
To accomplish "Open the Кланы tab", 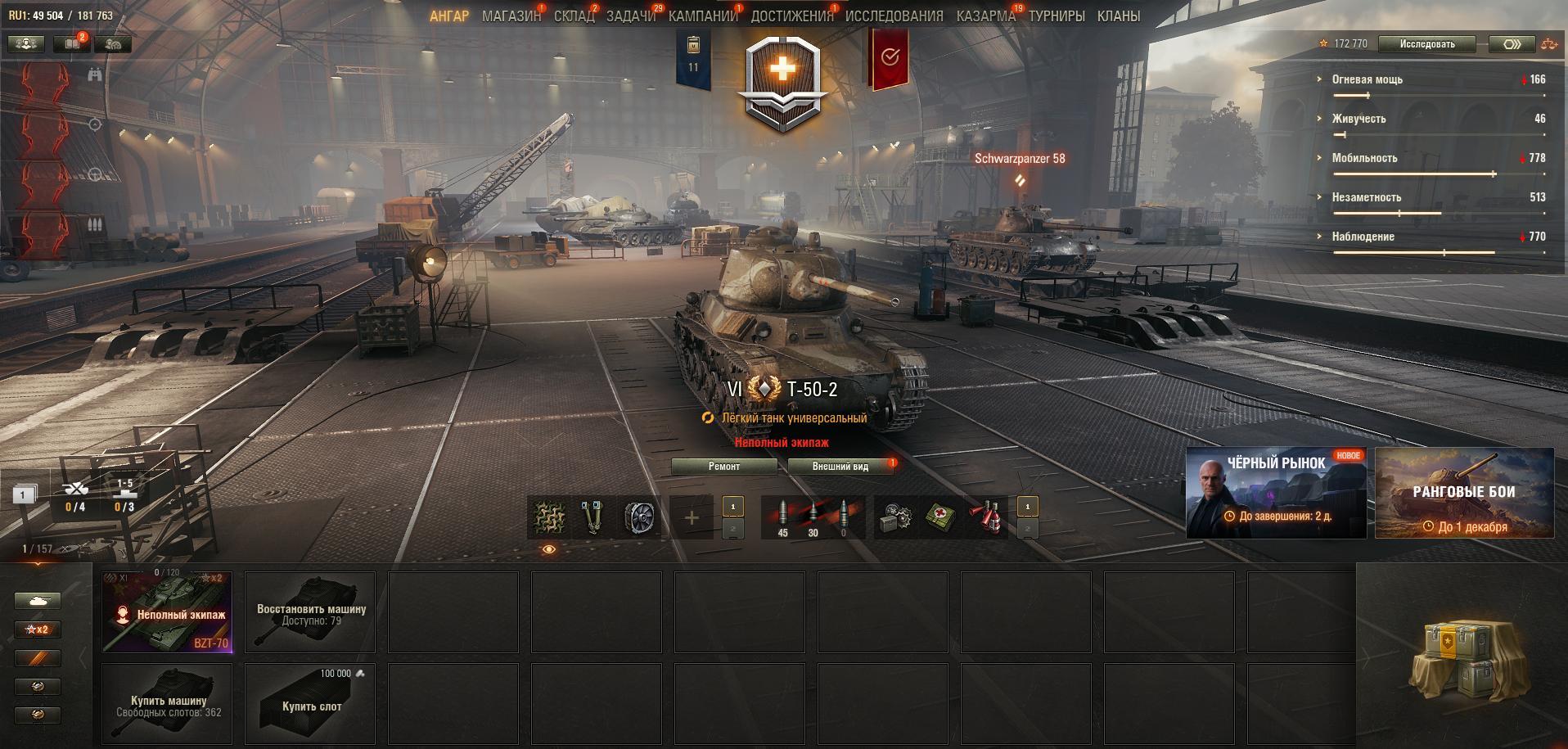I will 1118,16.
